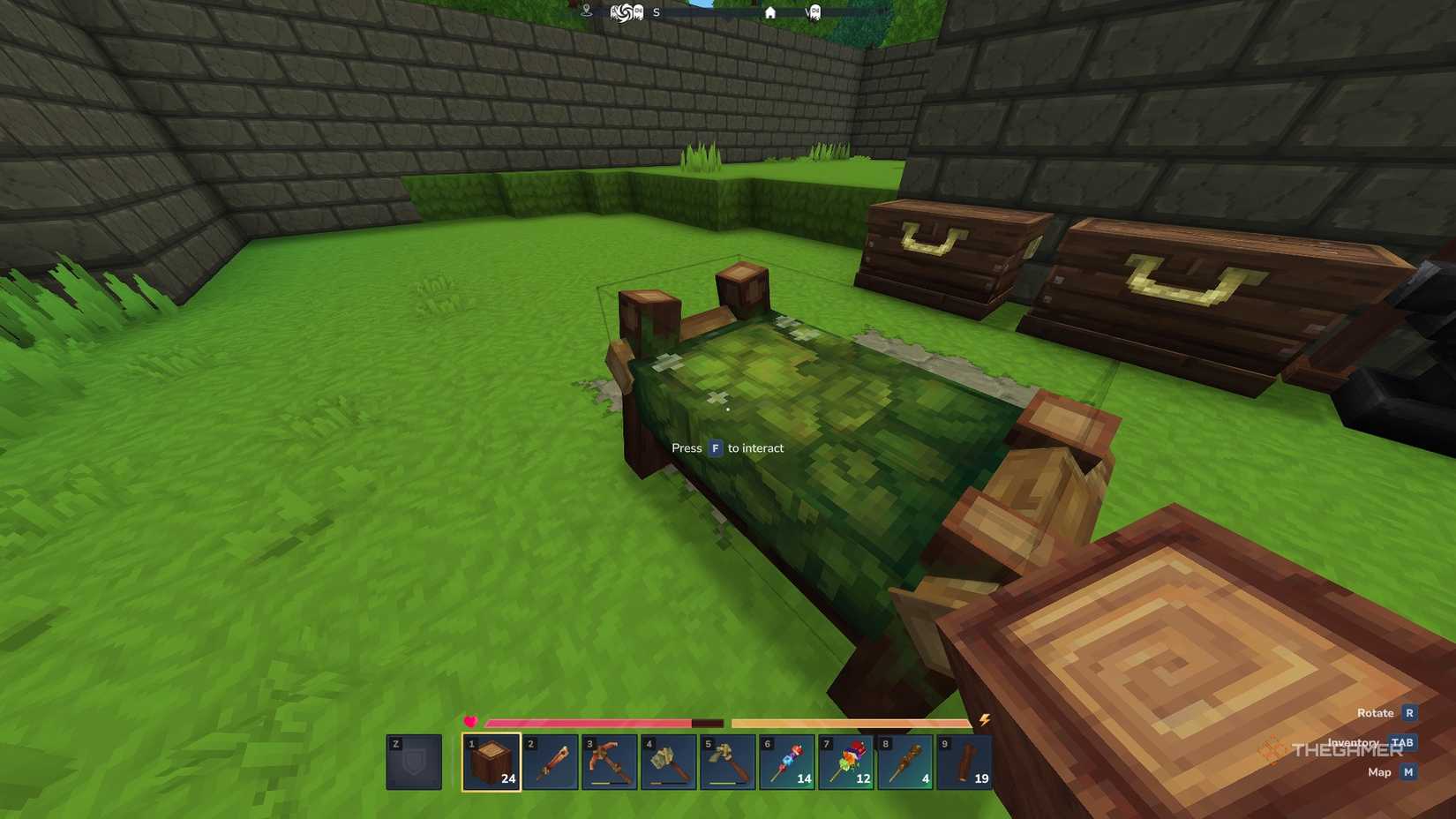Select the wooden log block in slot 1
The height and width of the screenshot is (819, 1456).
pos(492,760)
